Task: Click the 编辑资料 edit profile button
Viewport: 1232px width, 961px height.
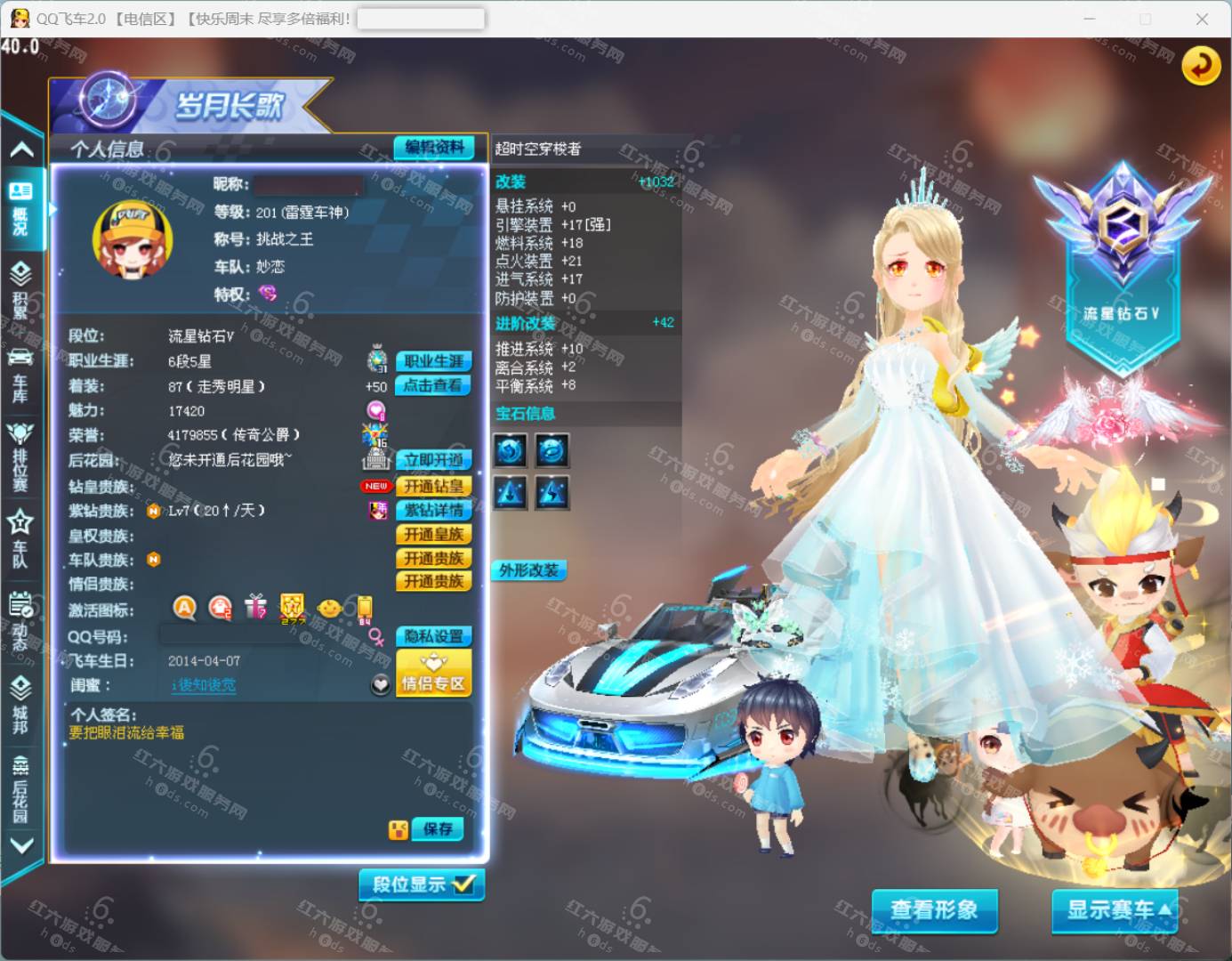Action: (x=434, y=148)
